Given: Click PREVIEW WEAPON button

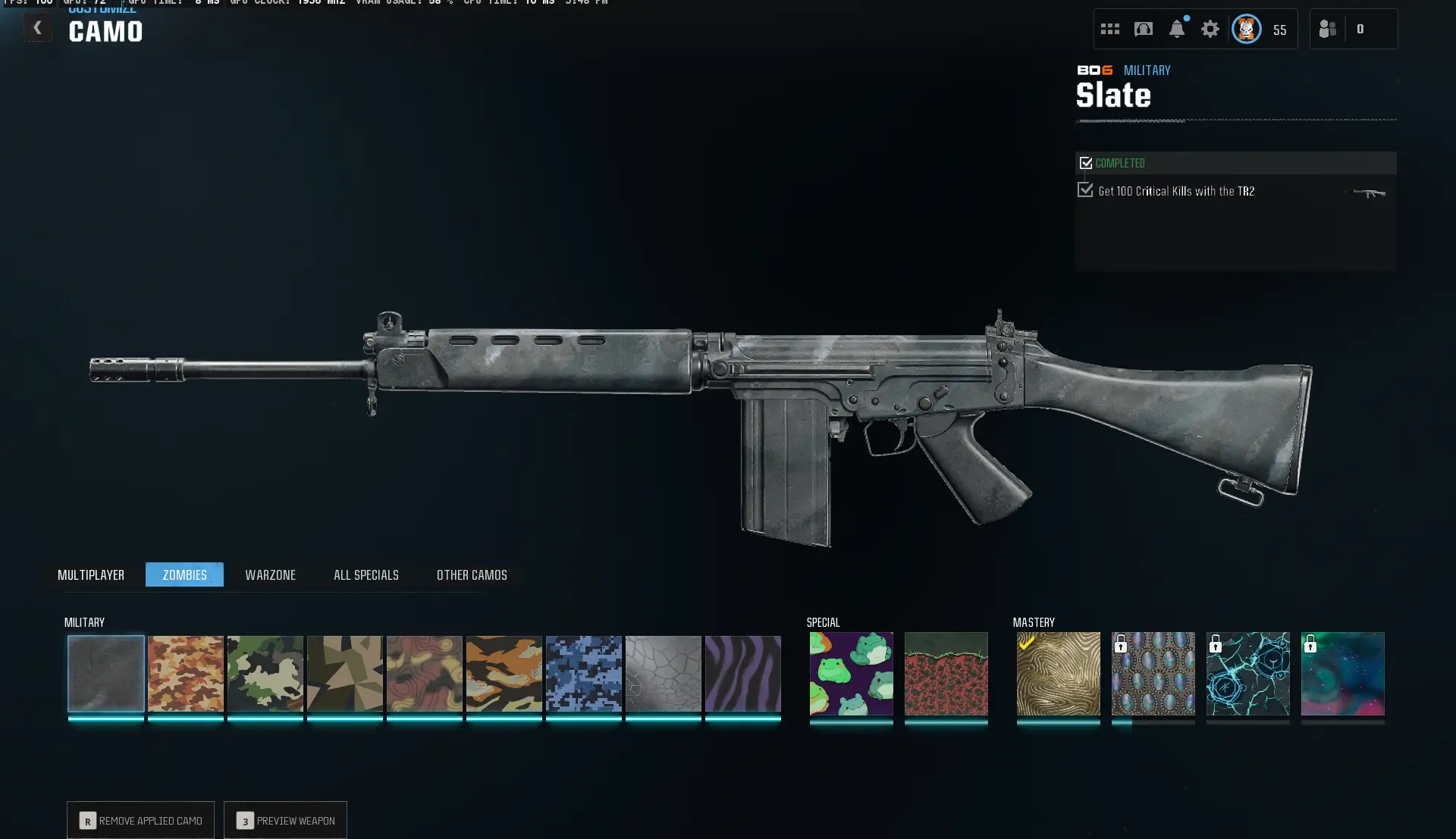Looking at the screenshot, I should coord(285,820).
